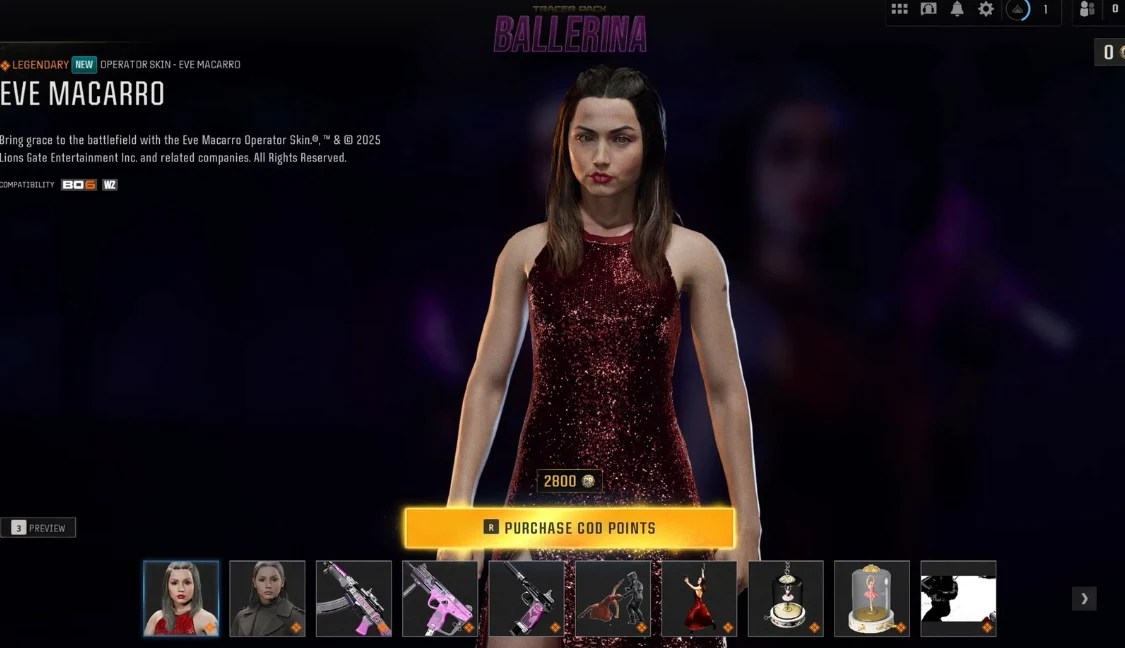The width and height of the screenshot is (1125, 648).
Task: Open the settings gear icon
Action: (986, 9)
